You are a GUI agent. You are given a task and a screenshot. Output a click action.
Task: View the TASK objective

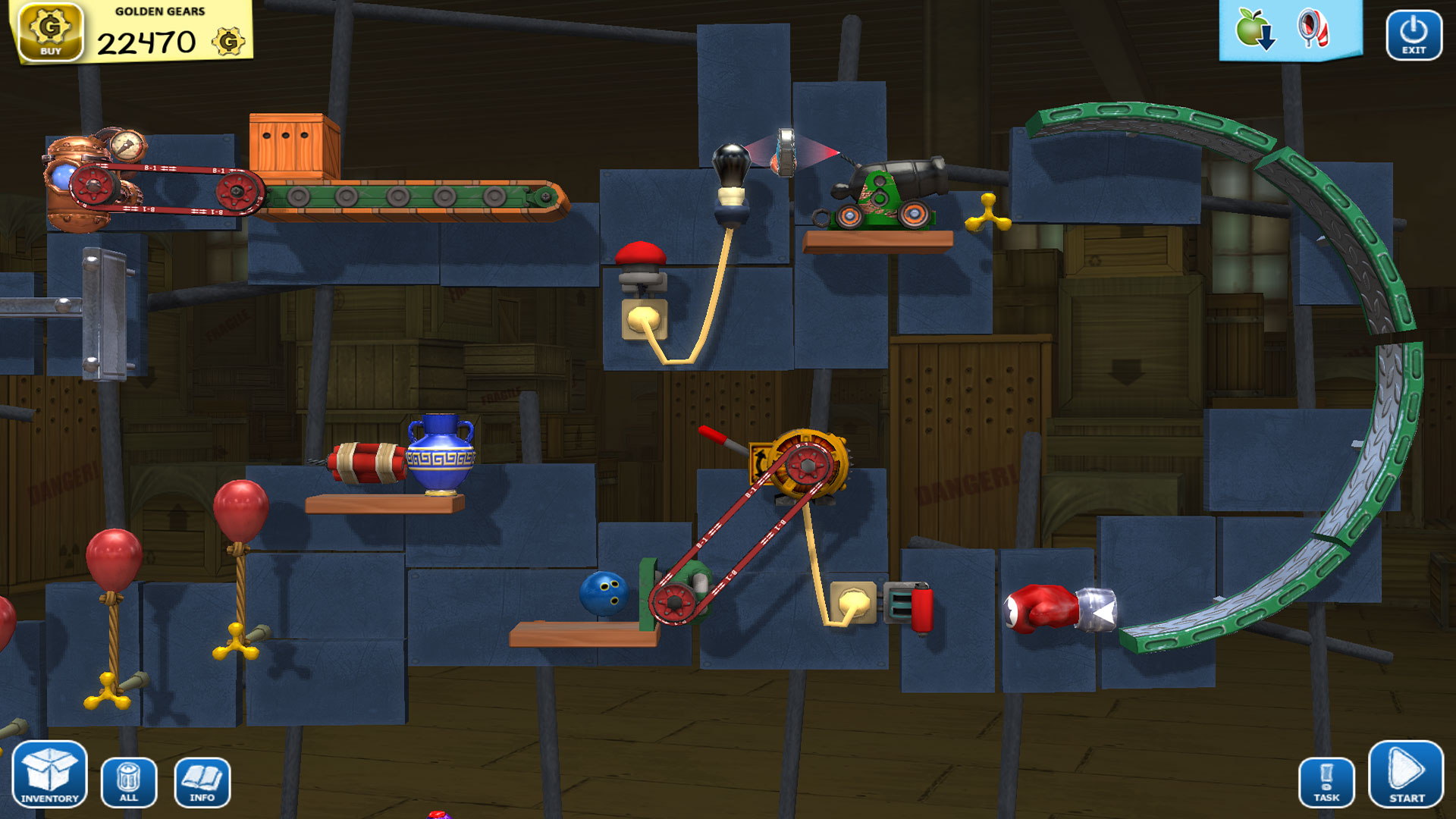coord(1326,781)
